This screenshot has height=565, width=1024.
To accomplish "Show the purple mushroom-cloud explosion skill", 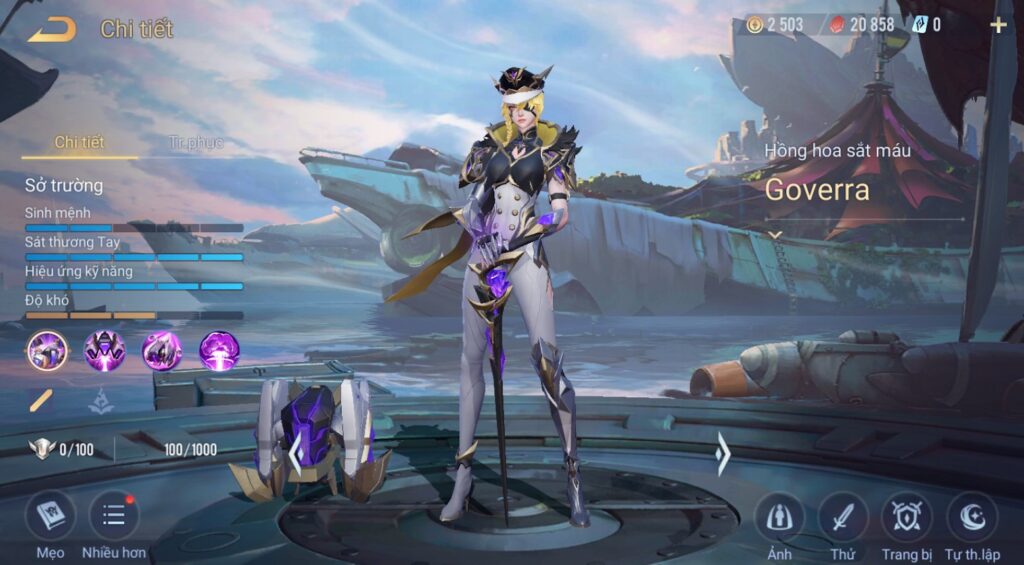I will [x=219, y=351].
